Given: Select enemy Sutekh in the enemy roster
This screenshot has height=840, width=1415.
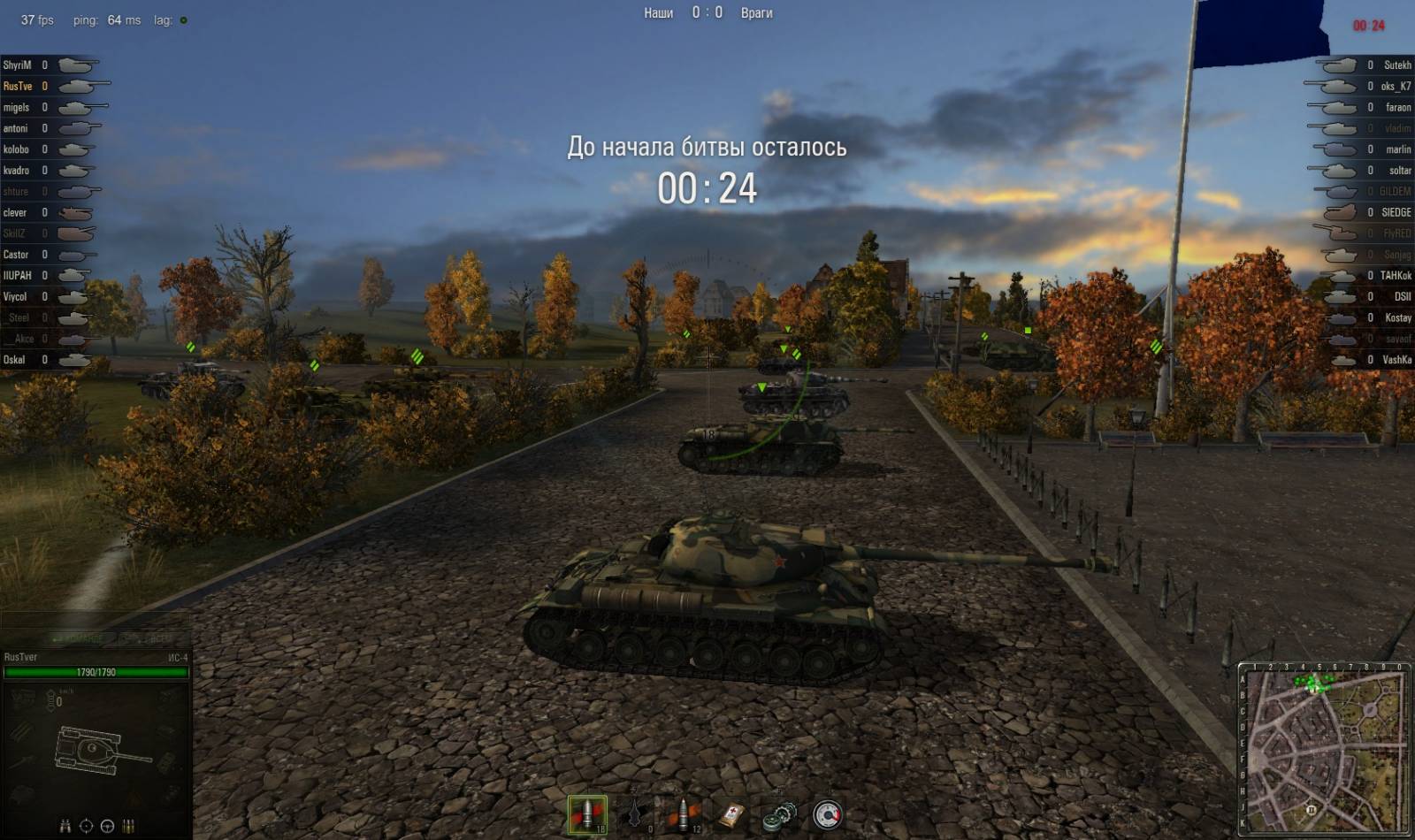Looking at the screenshot, I should pos(1397,65).
